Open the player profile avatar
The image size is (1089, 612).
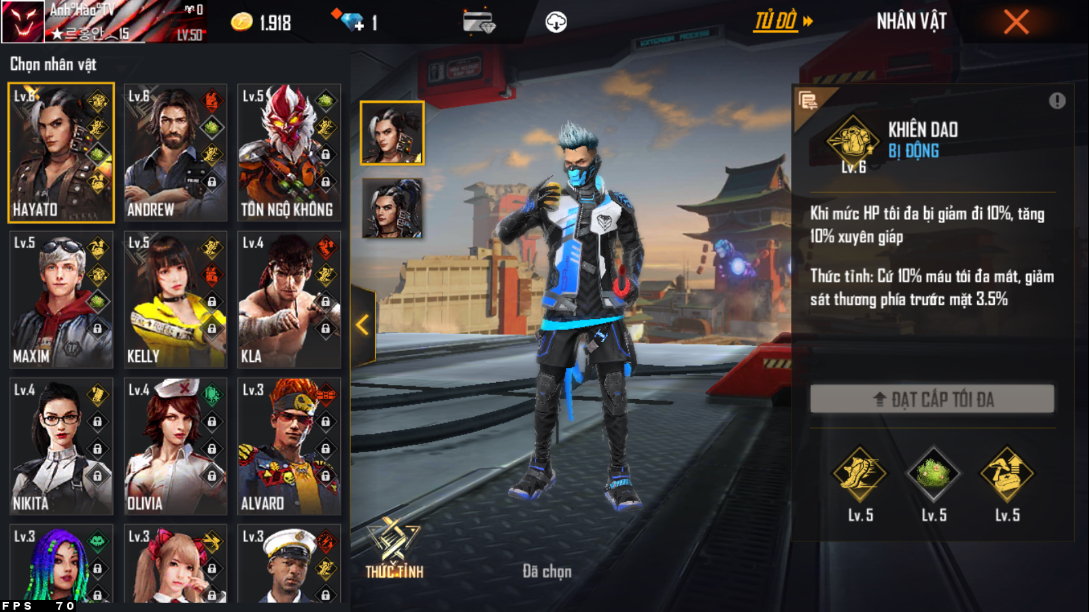23,22
